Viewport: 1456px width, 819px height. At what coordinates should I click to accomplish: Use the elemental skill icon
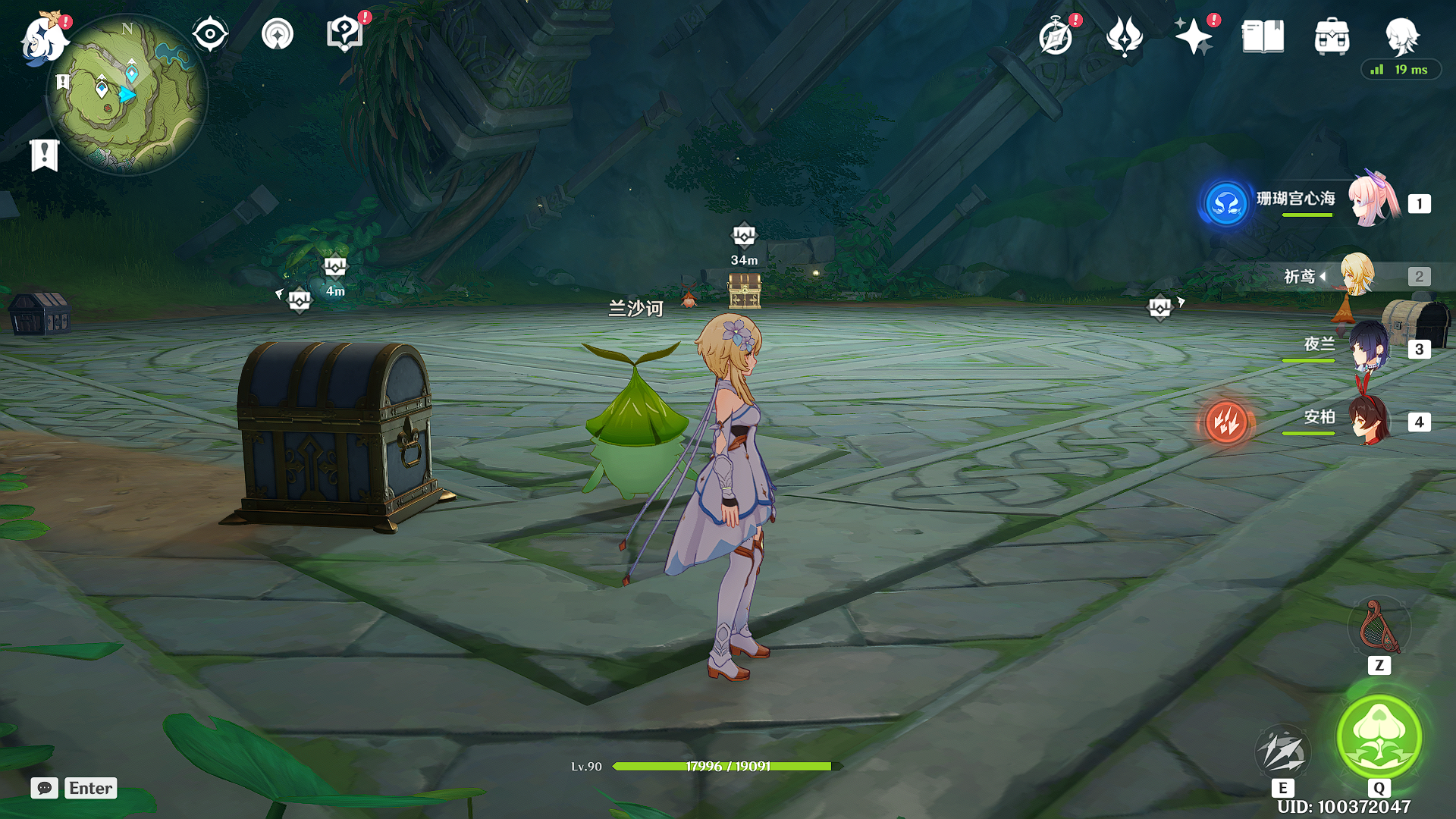(1283, 752)
